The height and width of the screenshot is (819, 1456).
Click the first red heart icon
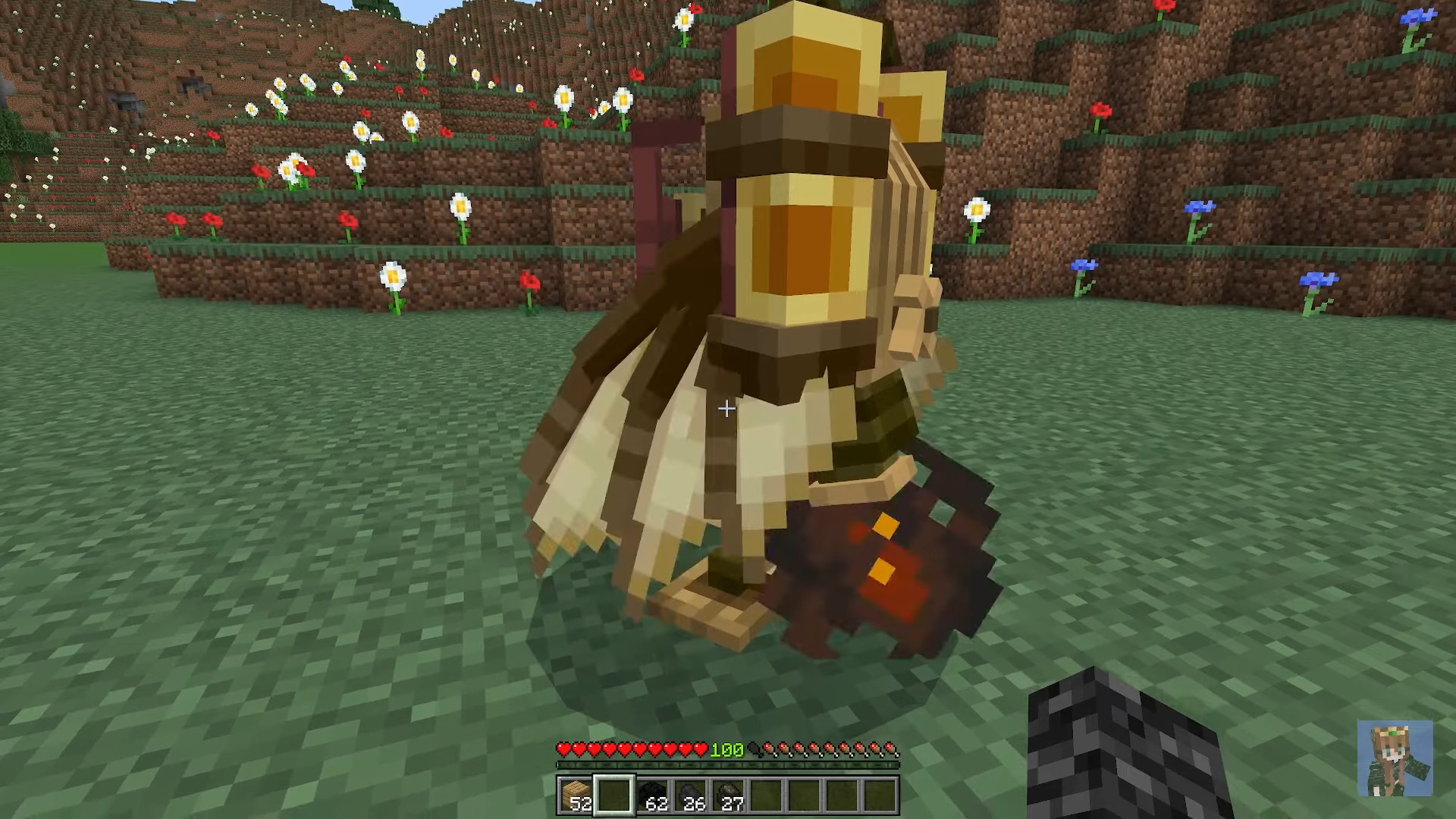(x=564, y=749)
